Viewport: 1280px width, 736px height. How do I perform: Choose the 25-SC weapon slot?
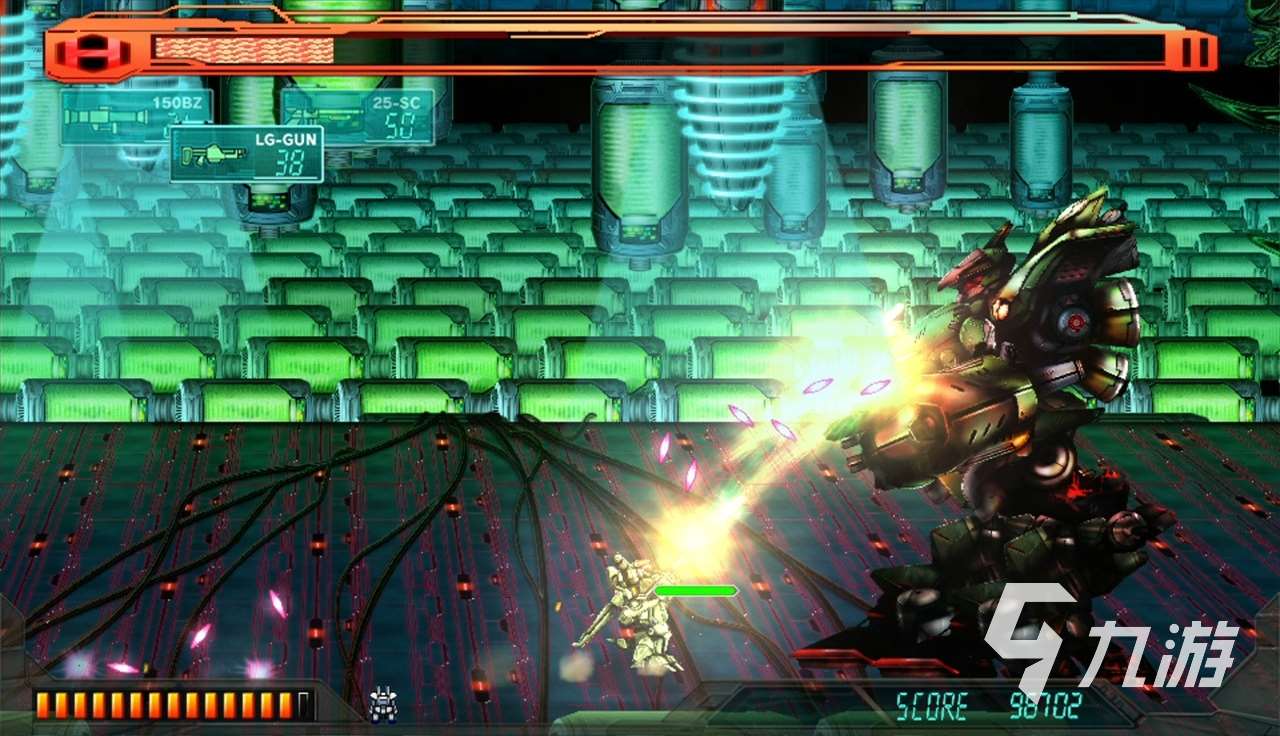(x=357, y=116)
